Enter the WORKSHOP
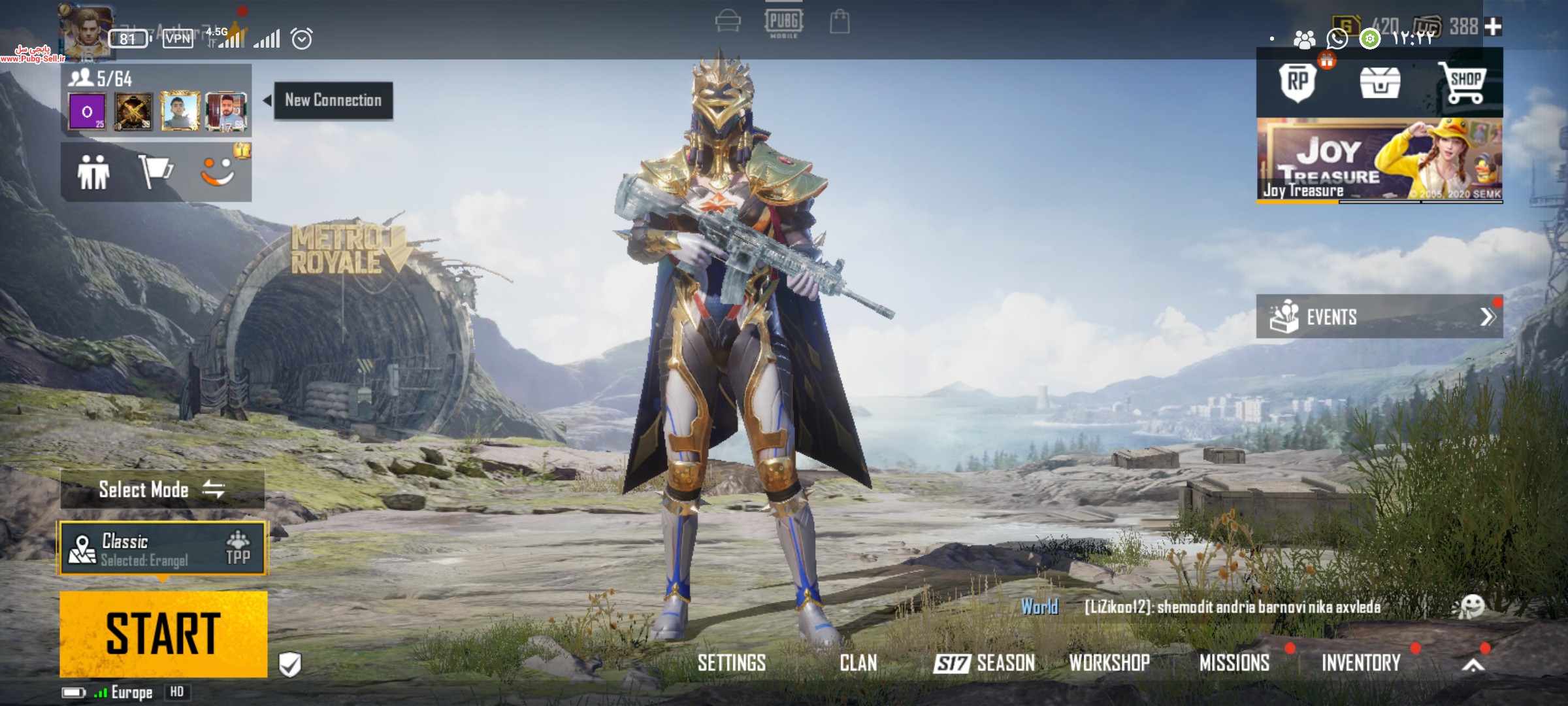1568x706 pixels. [x=1109, y=663]
